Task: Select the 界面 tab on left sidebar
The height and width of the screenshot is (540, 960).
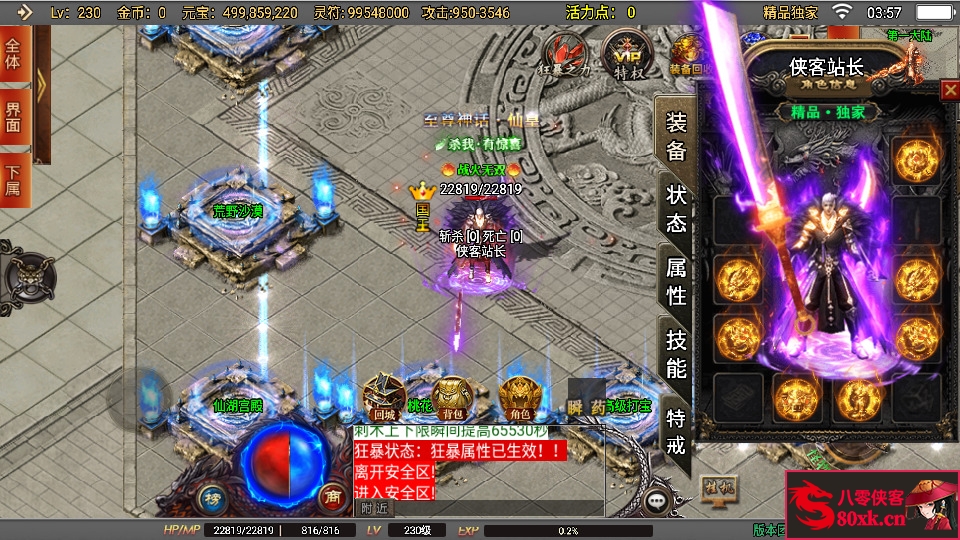Action: pos(14,117)
